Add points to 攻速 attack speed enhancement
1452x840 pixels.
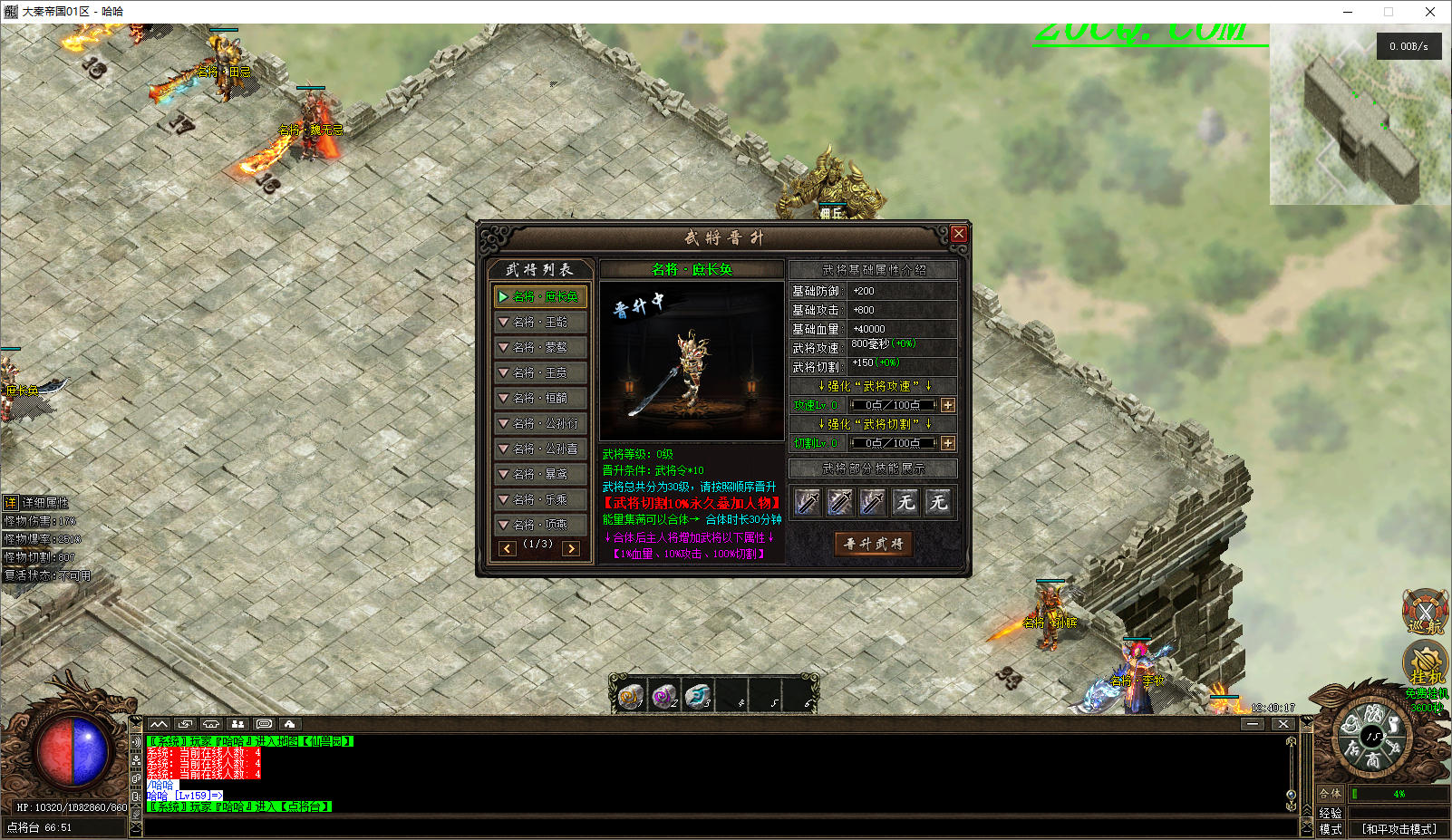[x=948, y=405]
